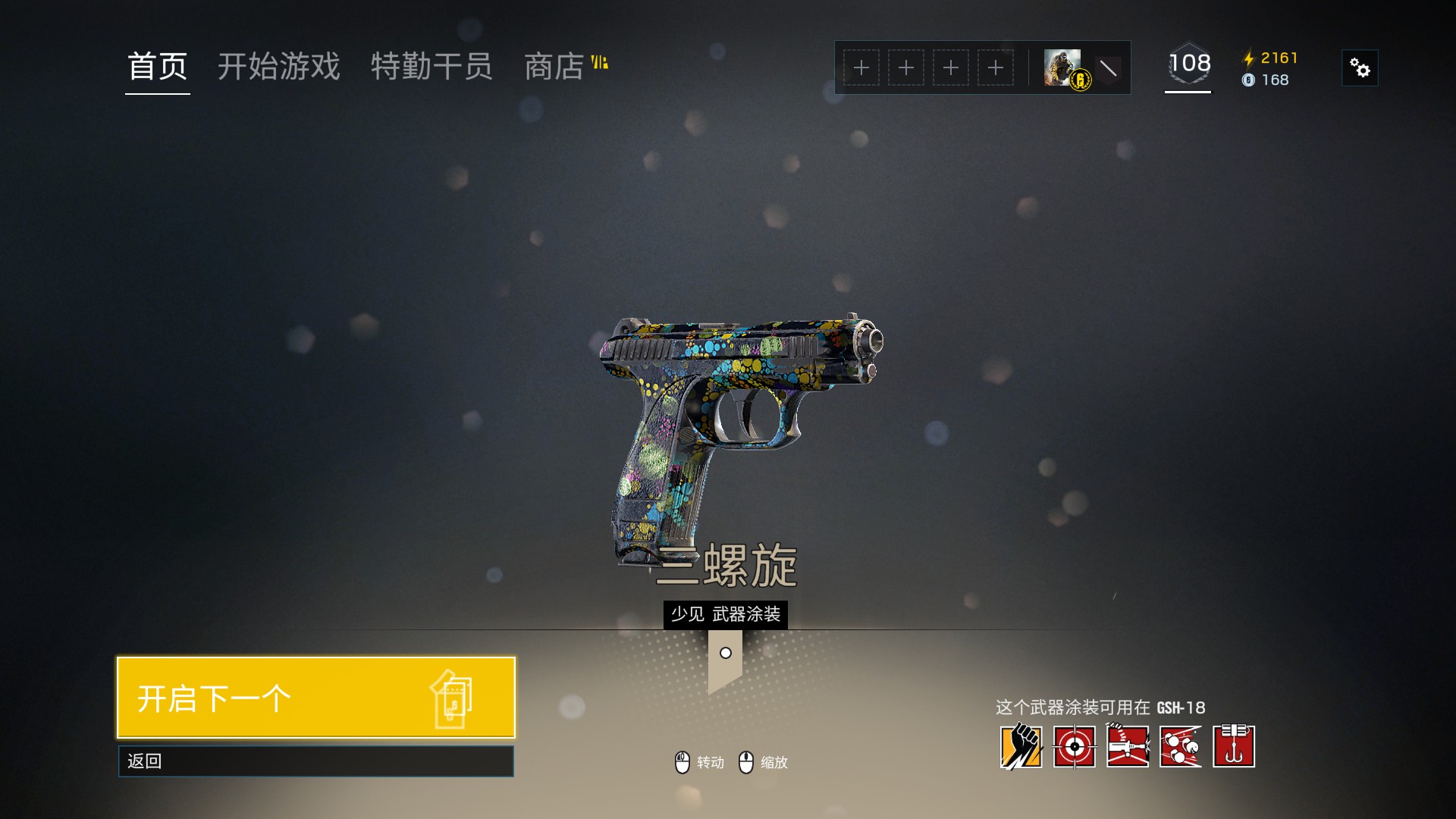Open the level 108 player profile badge
The image size is (1456, 819).
[x=1188, y=65]
